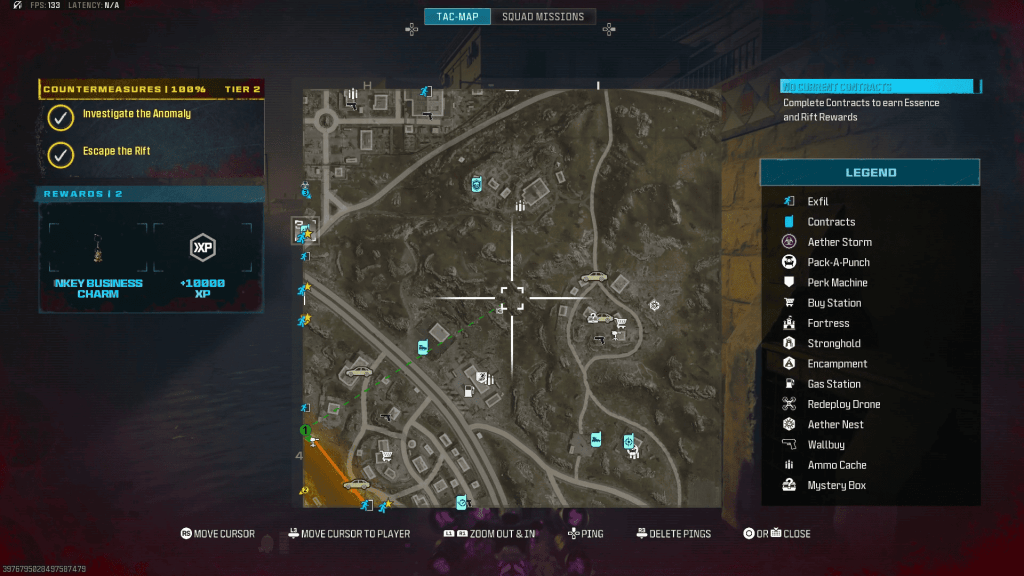Select the Wallbuy legend entry

(x=826, y=445)
